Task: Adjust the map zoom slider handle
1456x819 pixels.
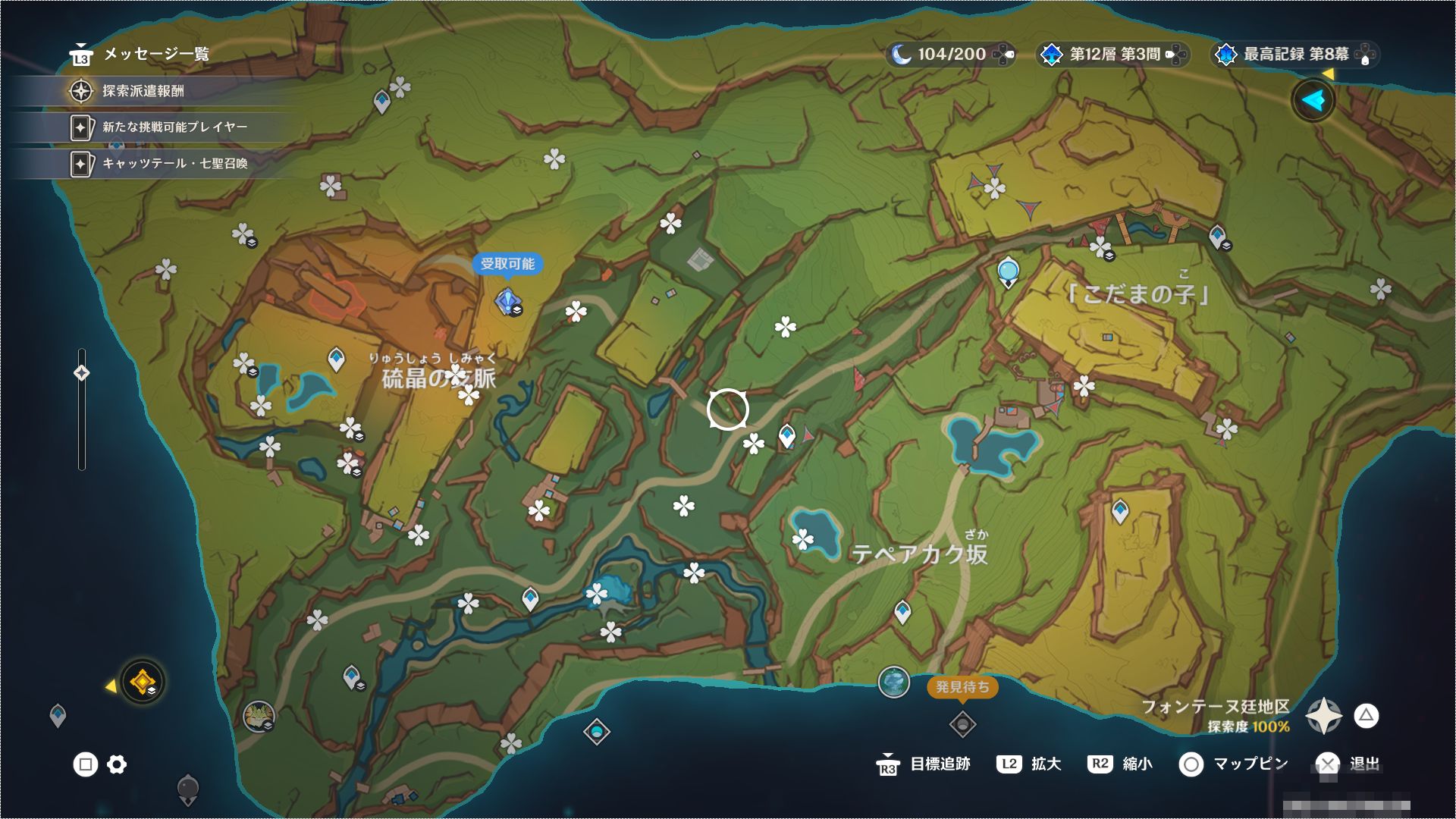Action: [82, 372]
